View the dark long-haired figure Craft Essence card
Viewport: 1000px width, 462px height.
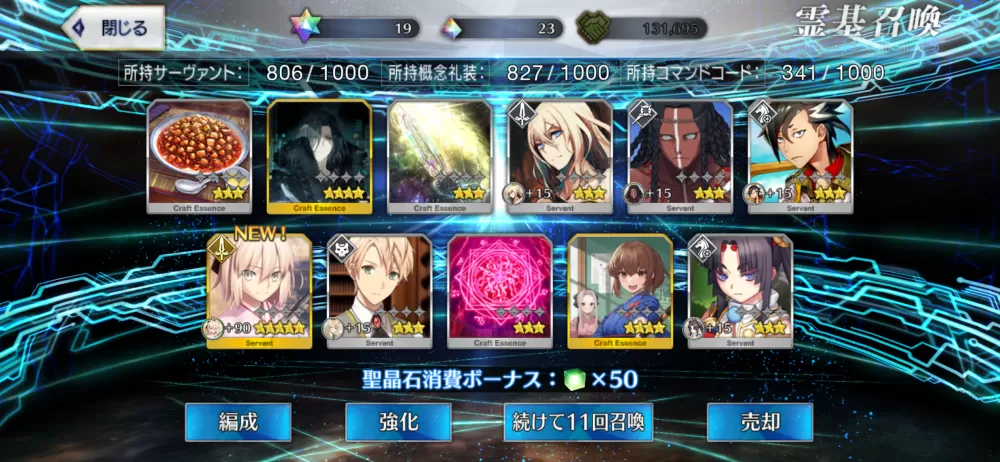coord(319,156)
